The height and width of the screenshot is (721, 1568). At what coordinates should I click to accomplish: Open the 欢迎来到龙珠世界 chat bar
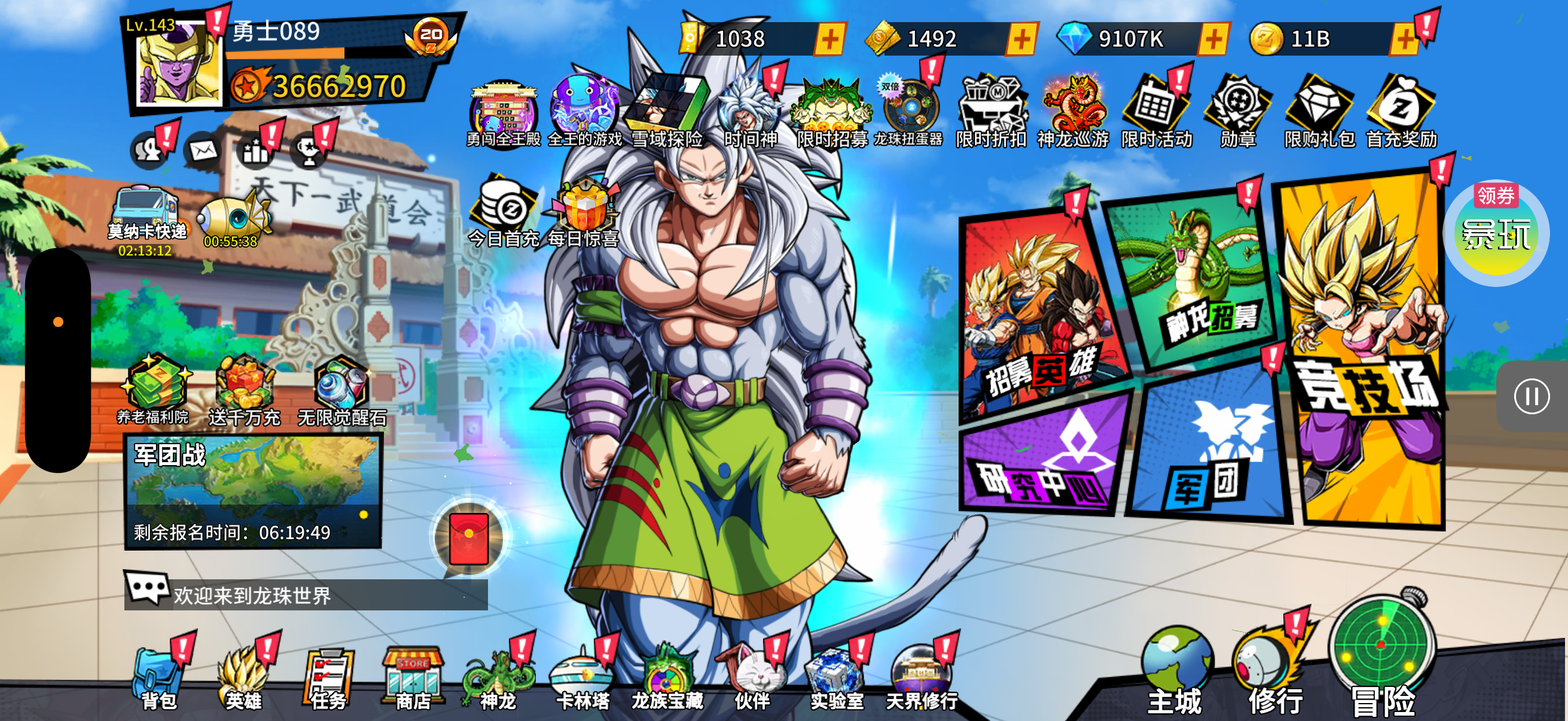306,594
